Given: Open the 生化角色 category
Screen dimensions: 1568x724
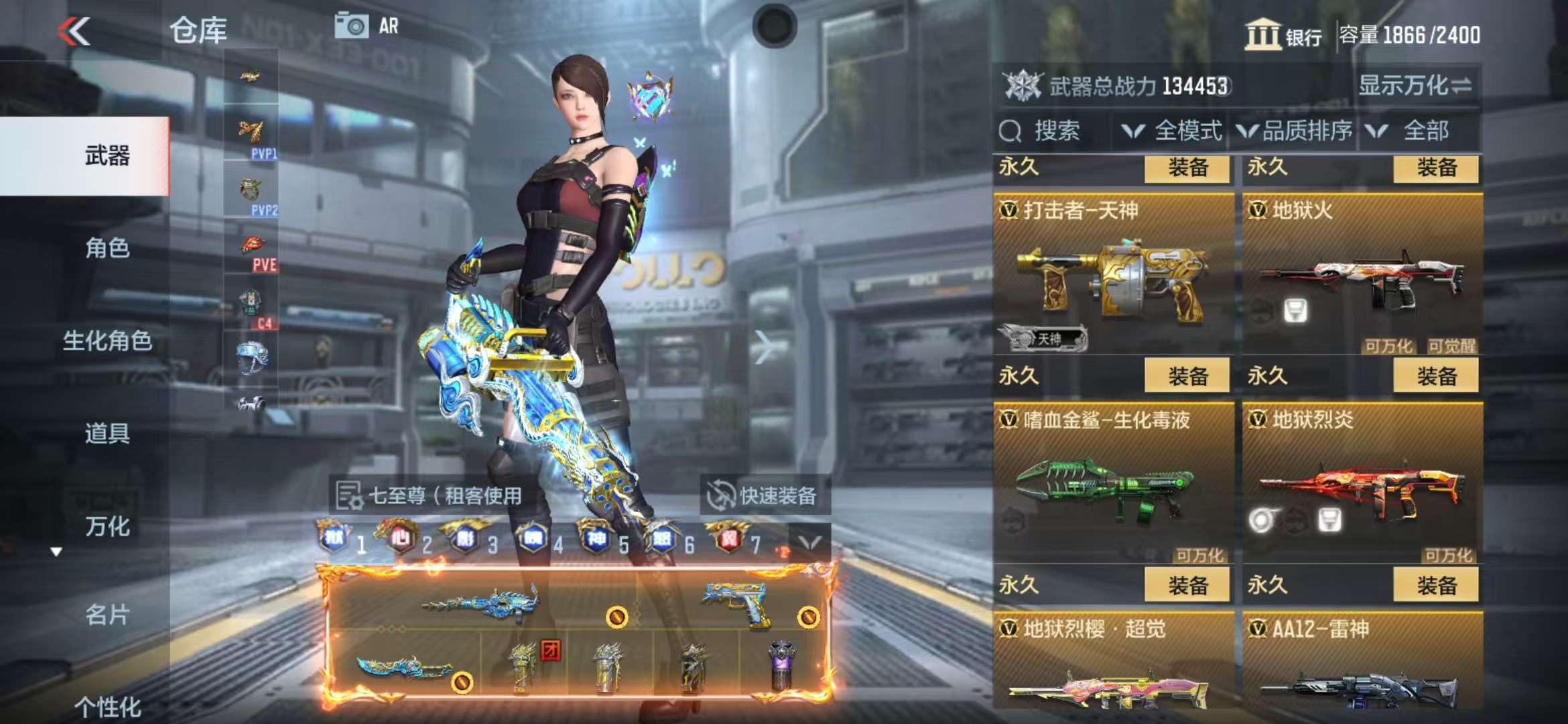Looking at the screenshot, I should coord(107,341).
